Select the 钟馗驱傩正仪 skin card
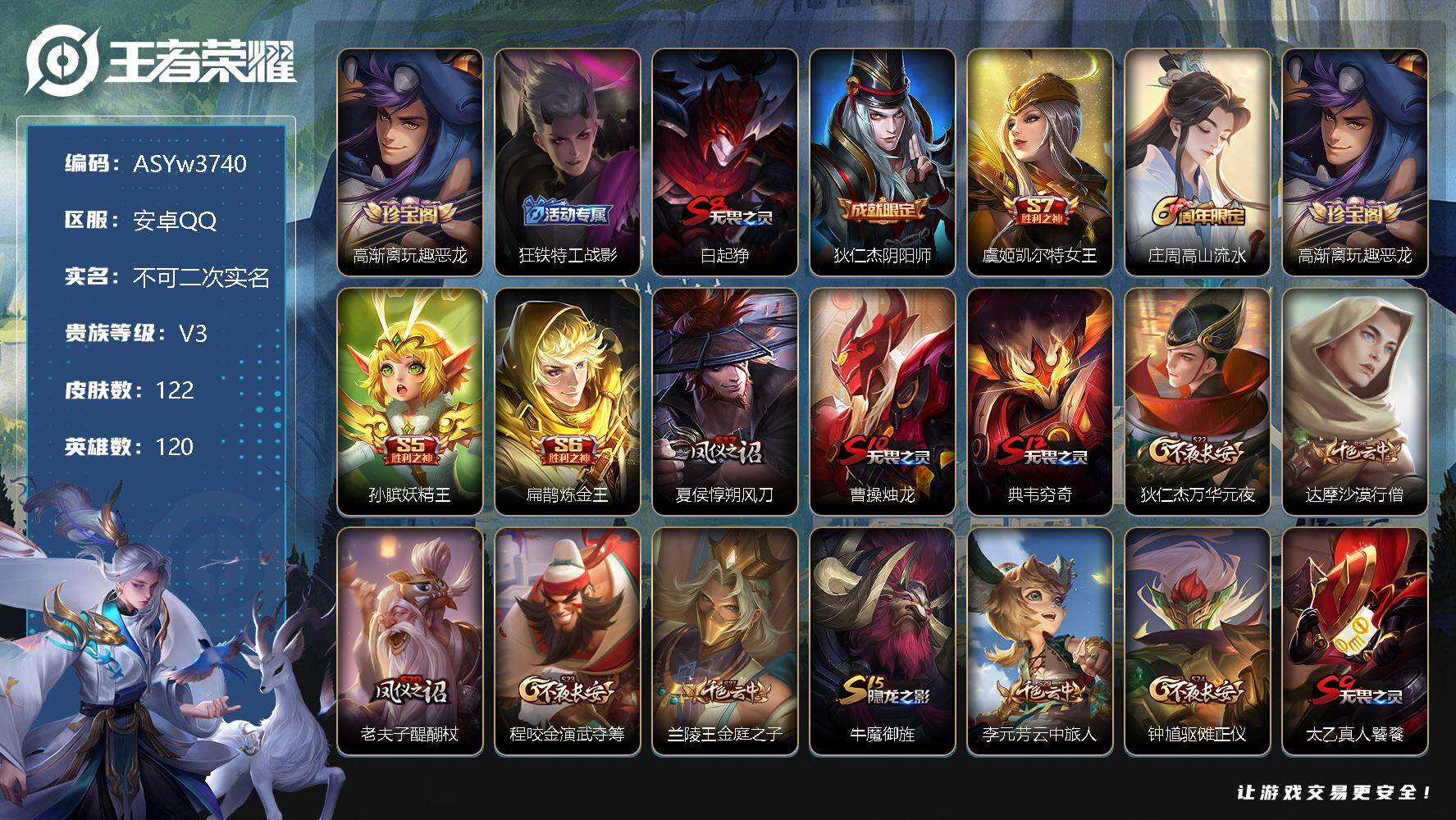The height and width of the screenshot is (820, 1456). click(x=1198, y=641)
